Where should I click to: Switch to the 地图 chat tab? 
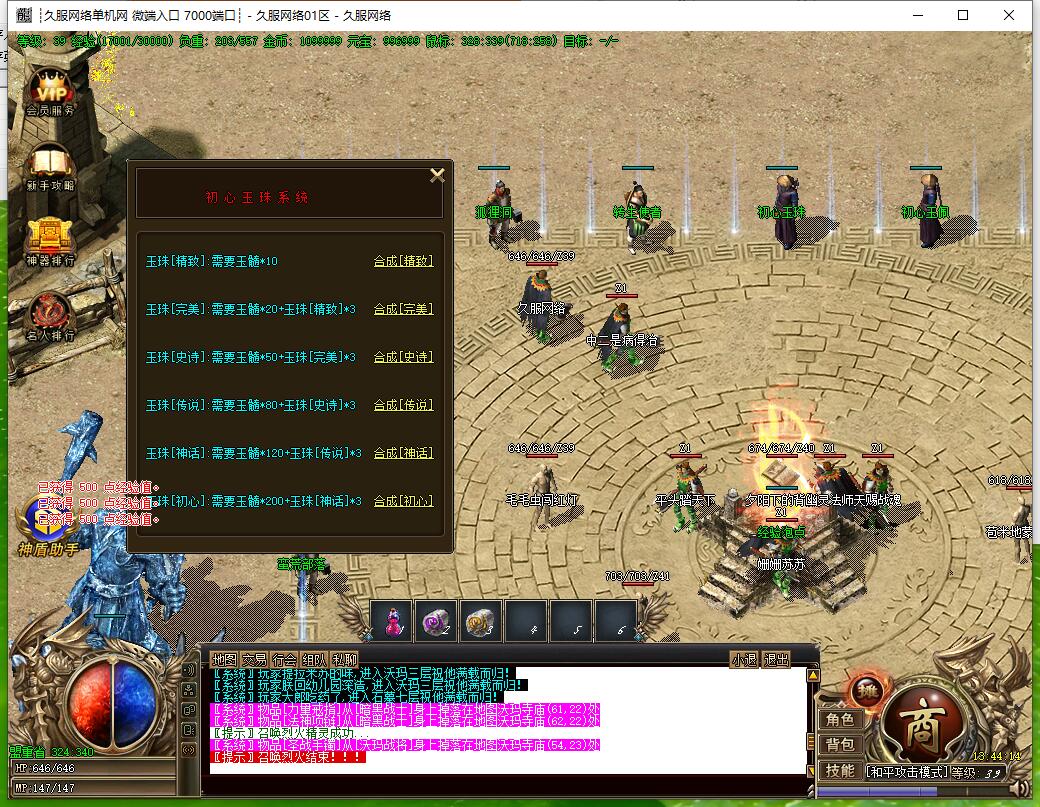click(x=225, y=660)
